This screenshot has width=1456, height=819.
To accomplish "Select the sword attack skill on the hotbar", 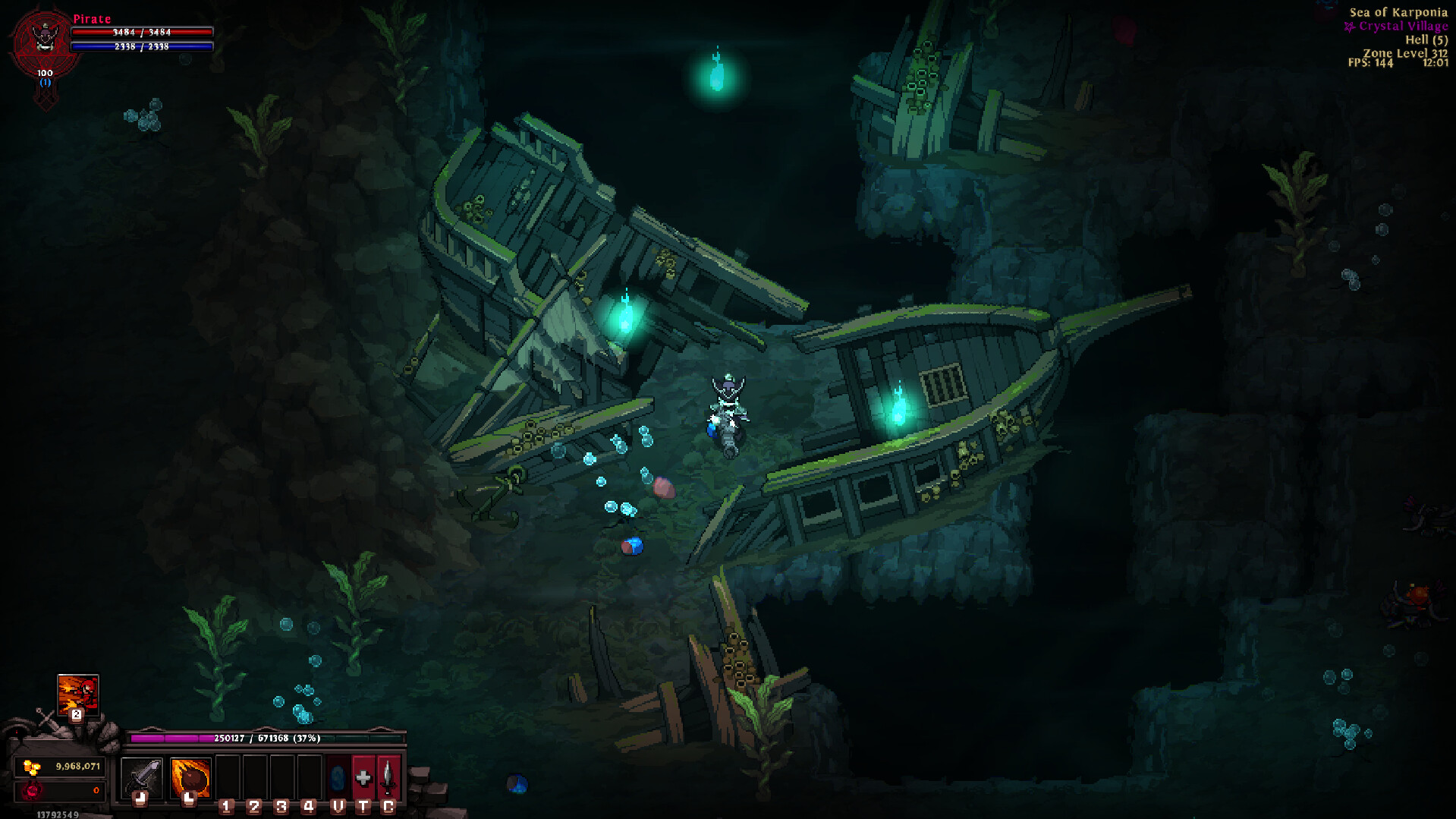I will (x=142, y=776).
